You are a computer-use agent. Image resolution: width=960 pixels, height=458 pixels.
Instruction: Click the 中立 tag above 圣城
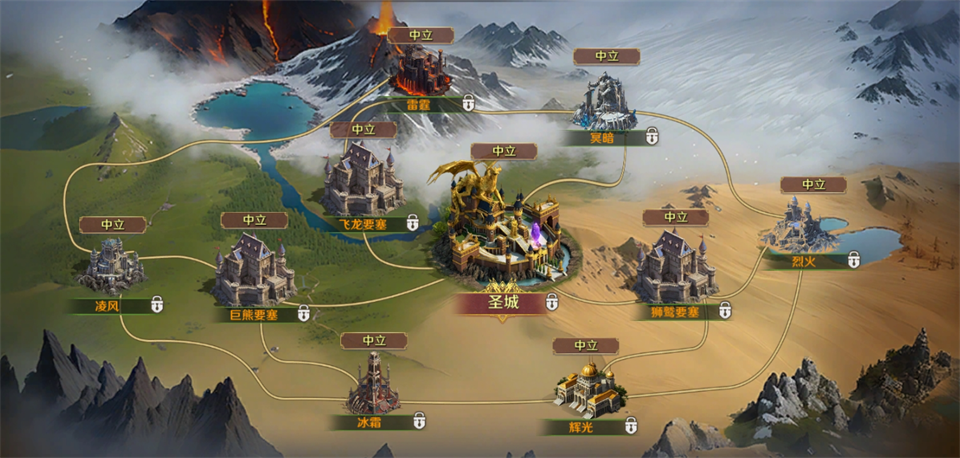point(504,152)
